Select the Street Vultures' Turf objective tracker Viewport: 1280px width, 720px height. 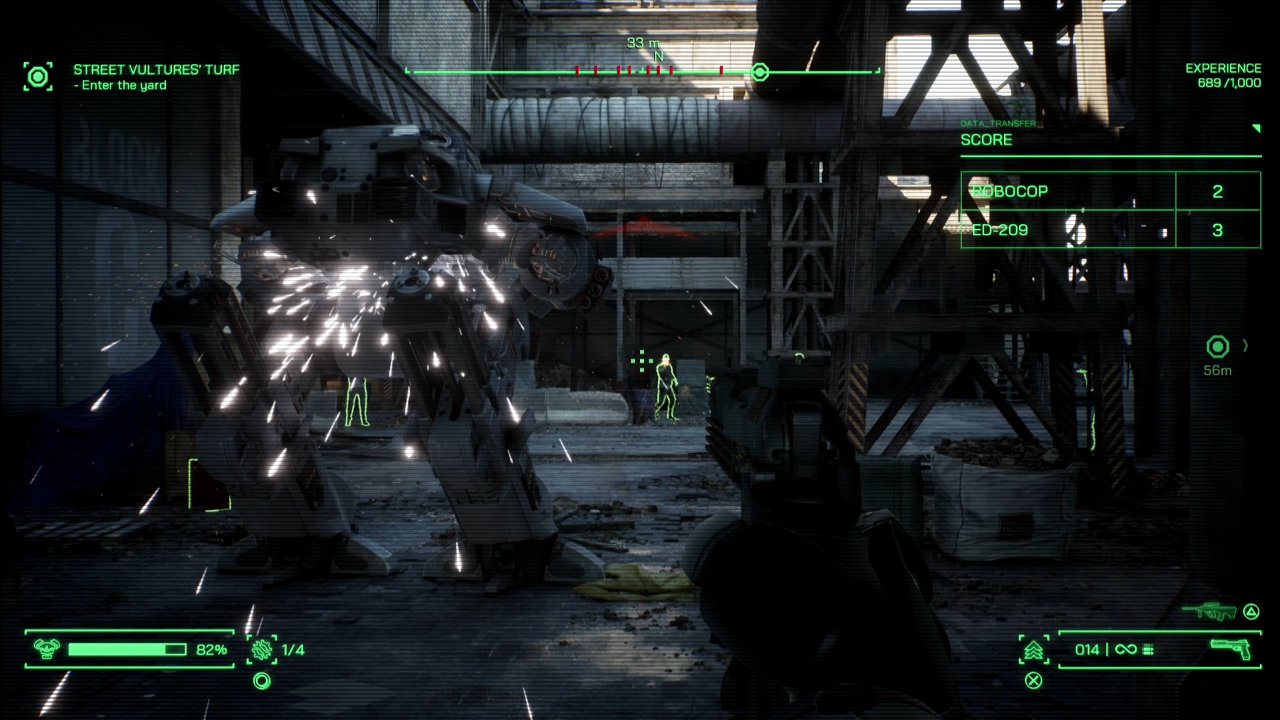[155, 71]
